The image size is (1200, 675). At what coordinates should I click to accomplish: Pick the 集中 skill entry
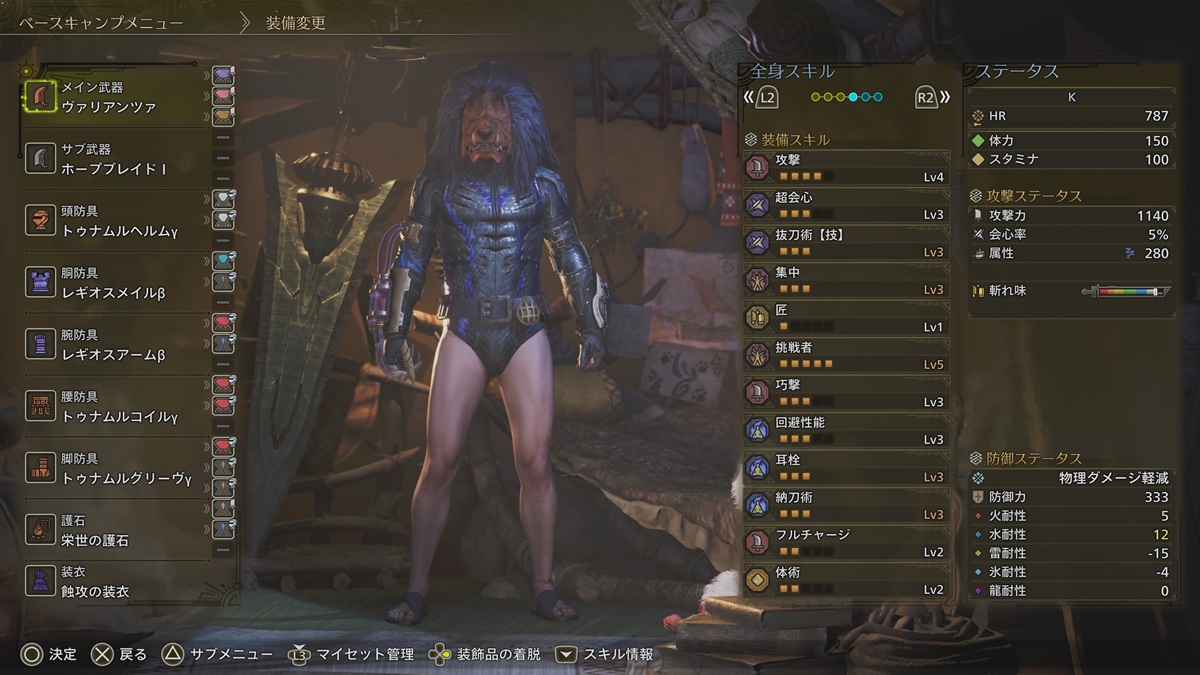click(846, 280)
